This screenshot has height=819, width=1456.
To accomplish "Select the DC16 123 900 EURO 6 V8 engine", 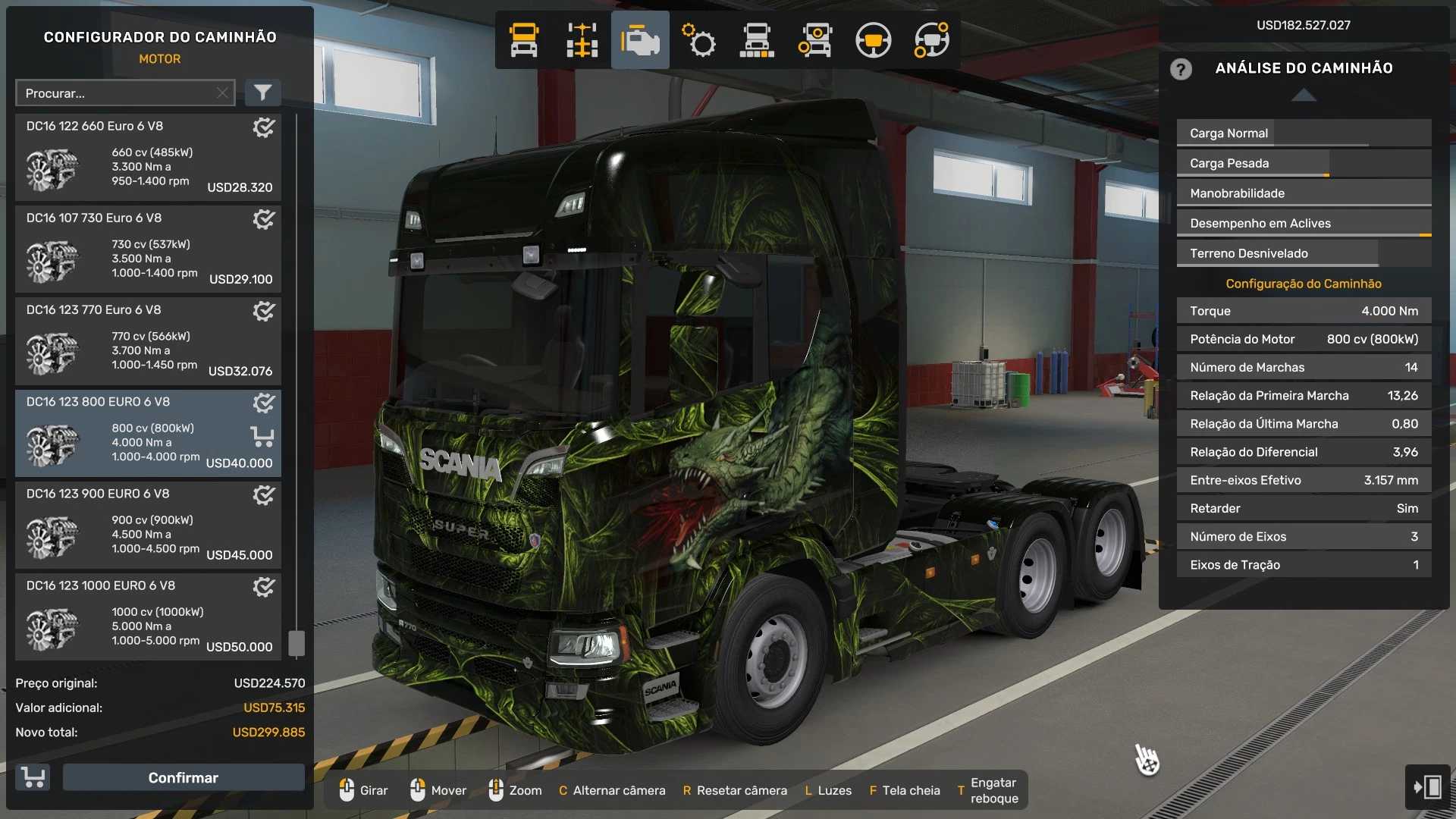I will 148,525.
